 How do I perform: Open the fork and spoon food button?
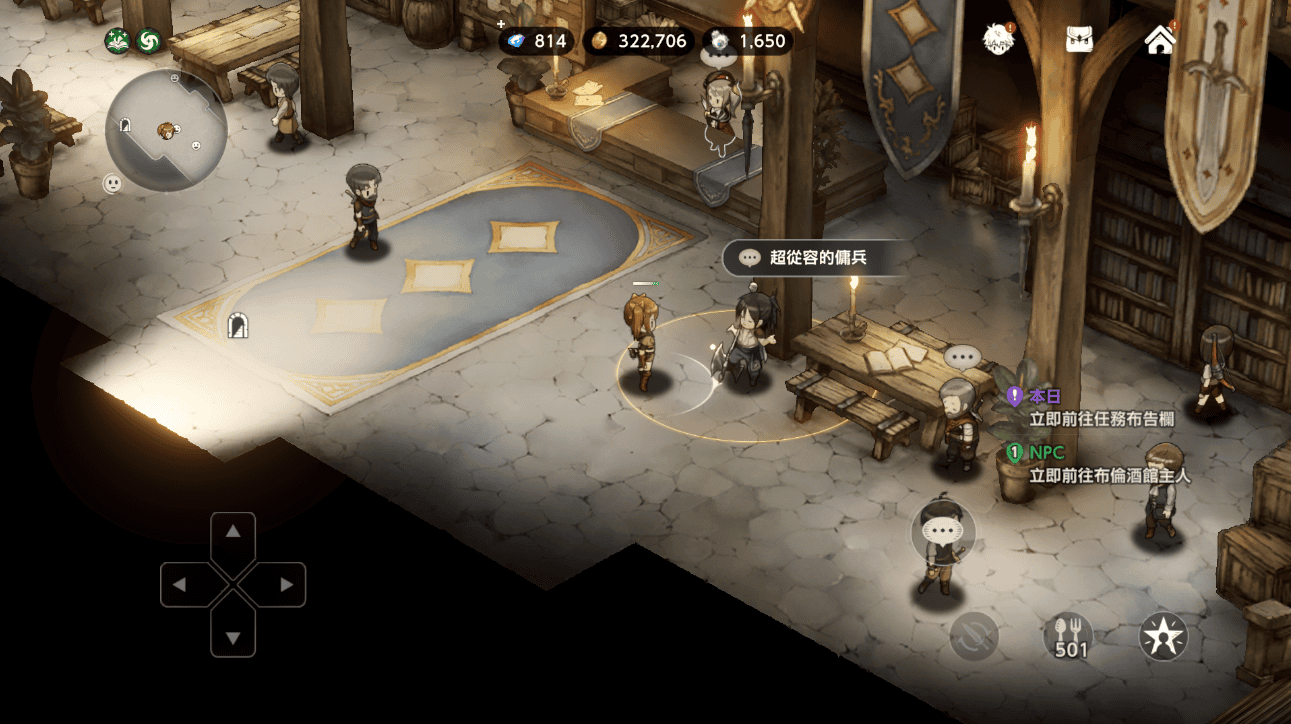click(1070, 636)
